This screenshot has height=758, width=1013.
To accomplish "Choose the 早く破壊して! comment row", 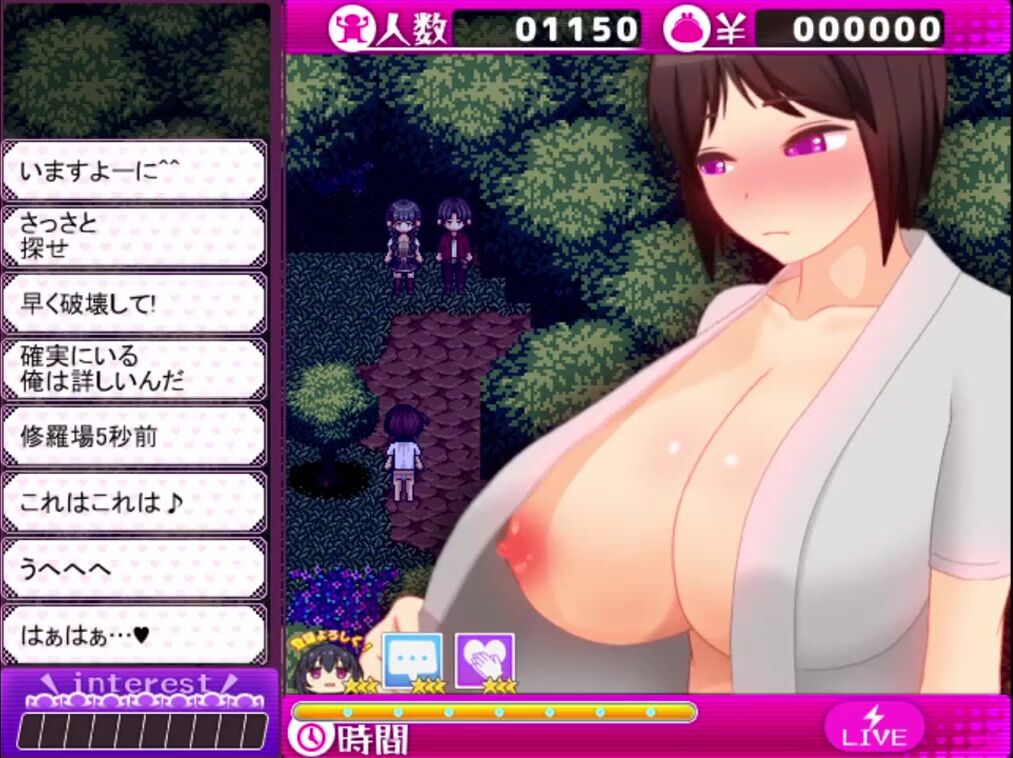I will pos(134,303).
